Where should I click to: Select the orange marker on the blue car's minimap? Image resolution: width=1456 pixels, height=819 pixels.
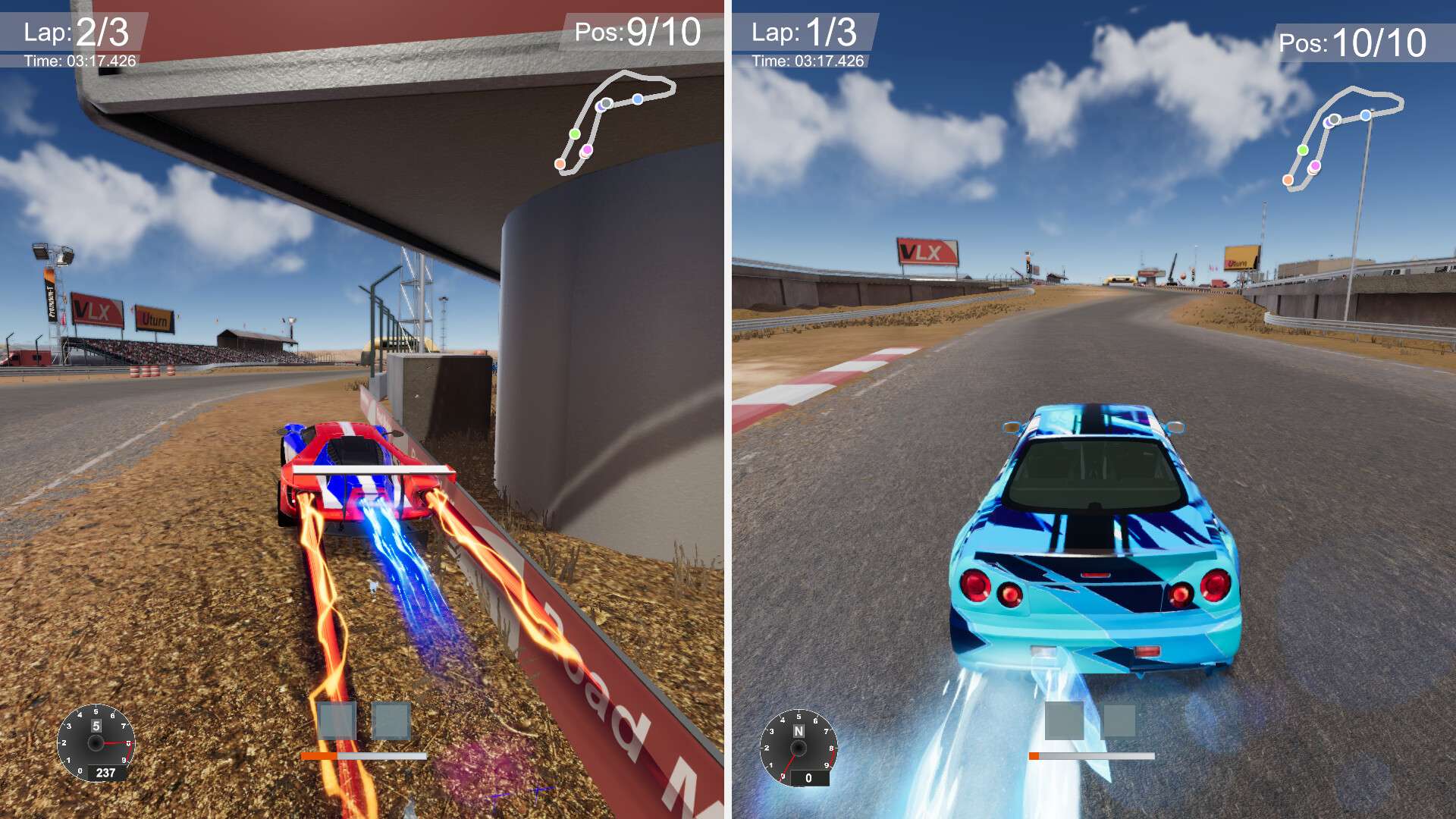1288,180
